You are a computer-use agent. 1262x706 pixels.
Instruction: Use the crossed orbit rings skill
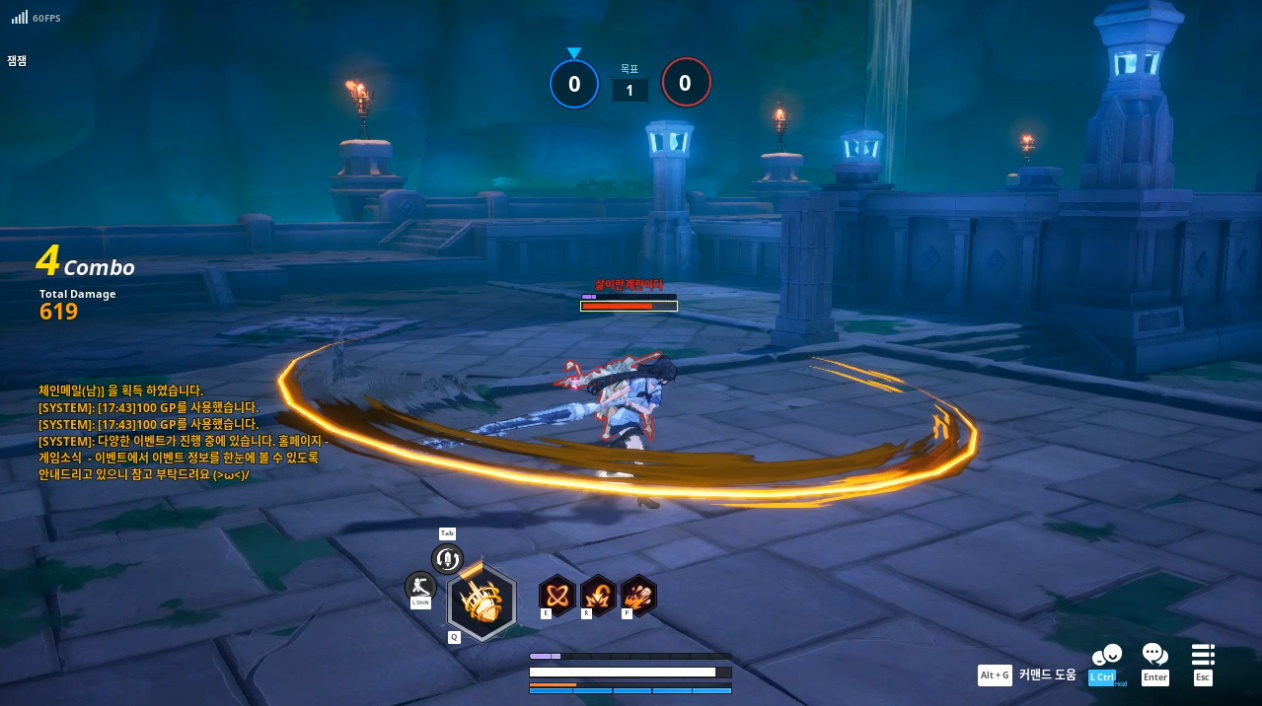pos(557,595)
